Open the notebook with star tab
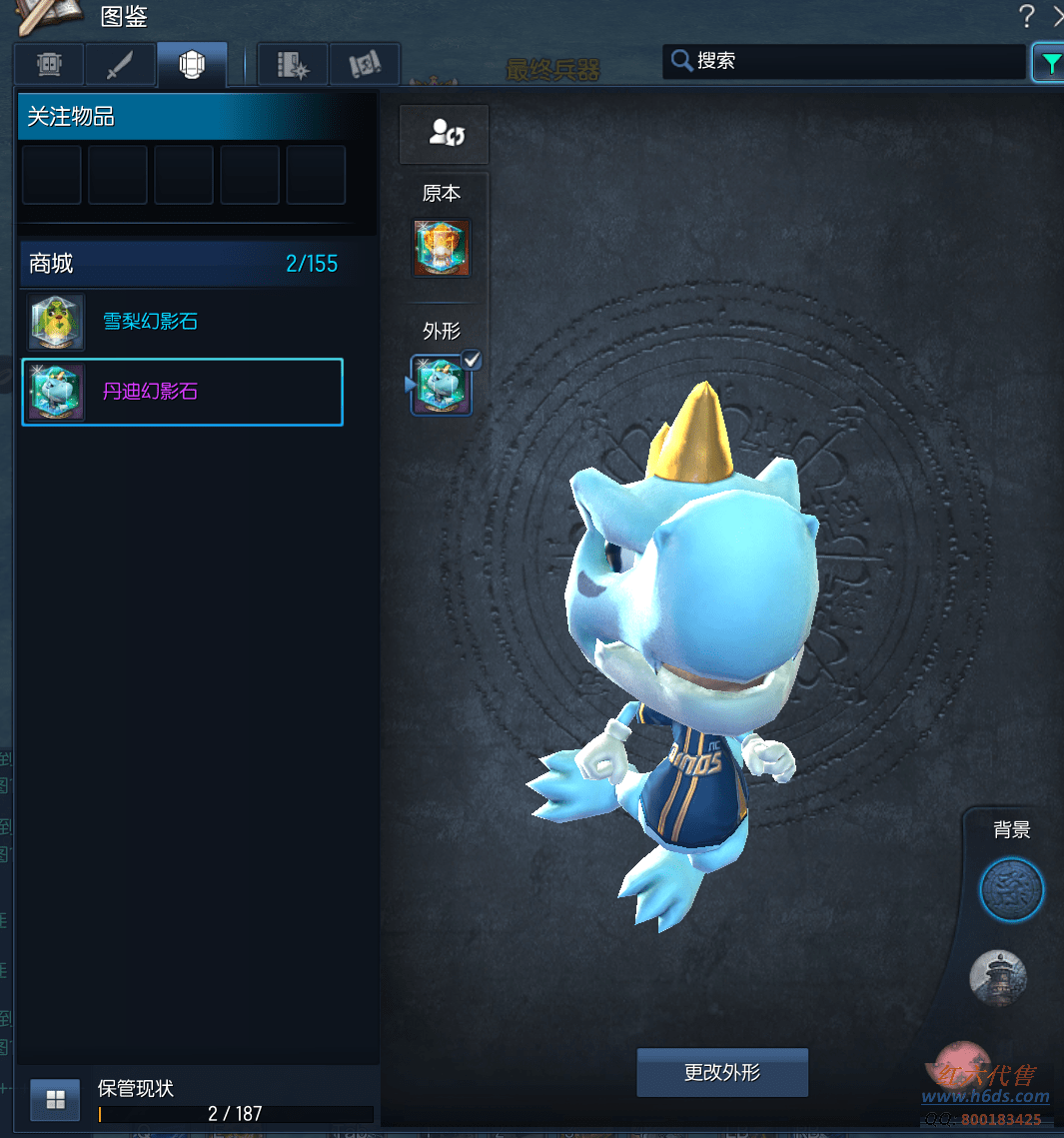The height and width of the screenshot is (1138, 1064). click(293, 65)
